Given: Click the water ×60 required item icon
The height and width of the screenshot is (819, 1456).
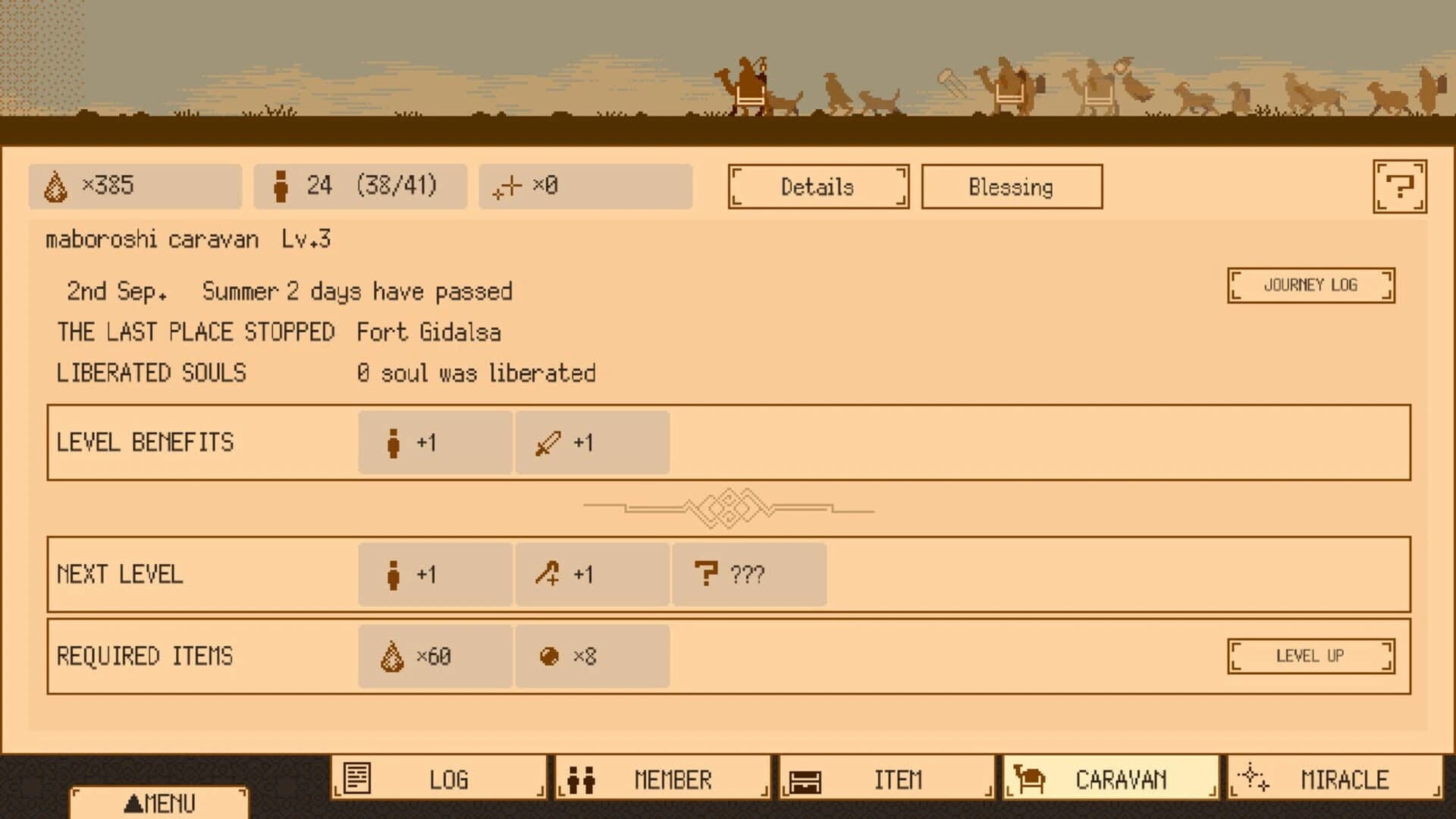Looking at the screenshot, I should pos(391,657).
